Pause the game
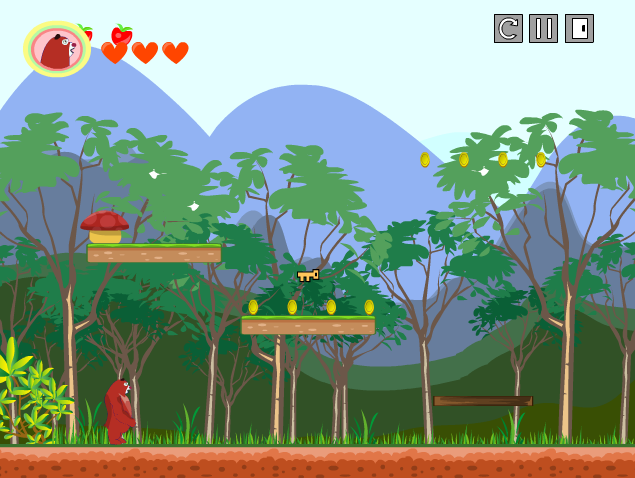Screen dimensions: 635x478 (543, 29)
